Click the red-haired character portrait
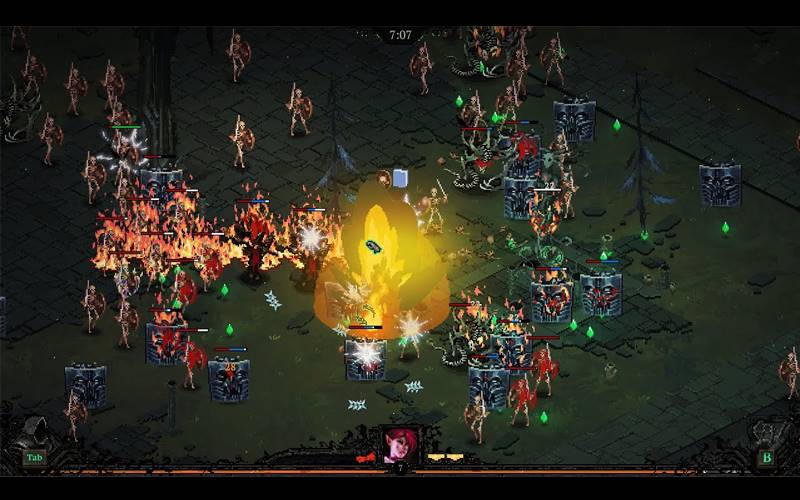Image resolution: width=800 pixels, height=500 pixels. 400,443
